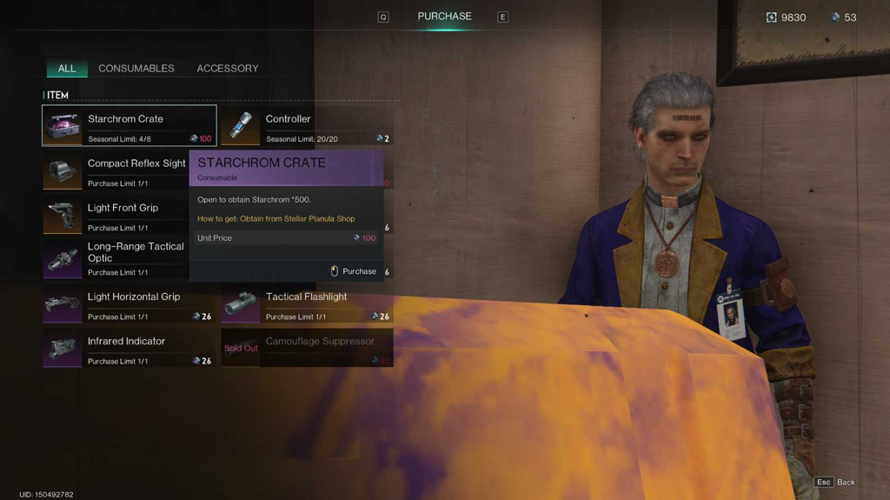Image resolution: width=890 pixels, height=500 pixels.
Task: Select the Long-Range Tactical Optic item
Action: [x=115, y=260]
